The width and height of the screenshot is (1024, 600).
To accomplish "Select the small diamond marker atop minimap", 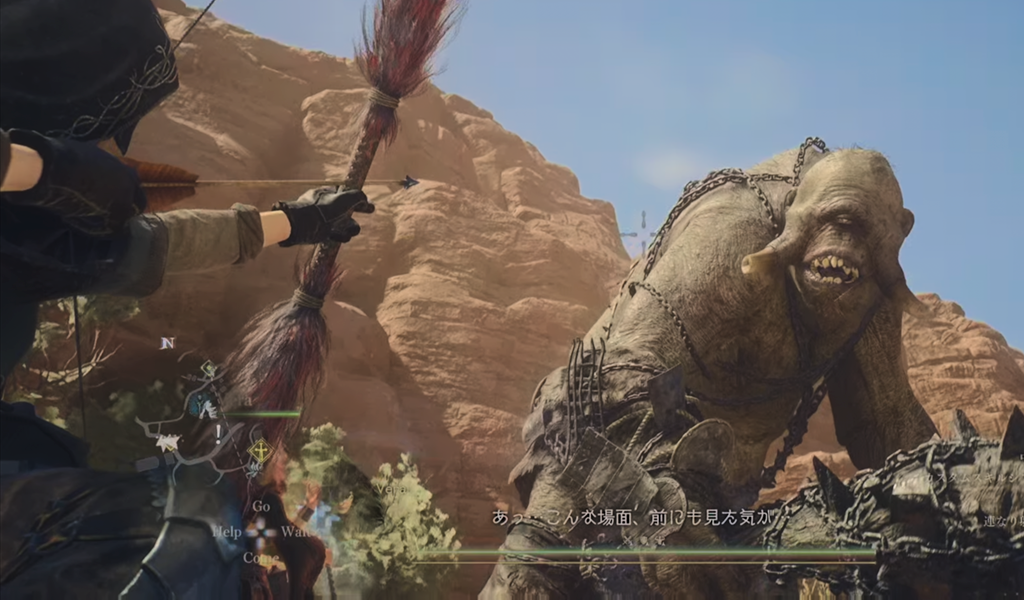I will click(208, 370).
